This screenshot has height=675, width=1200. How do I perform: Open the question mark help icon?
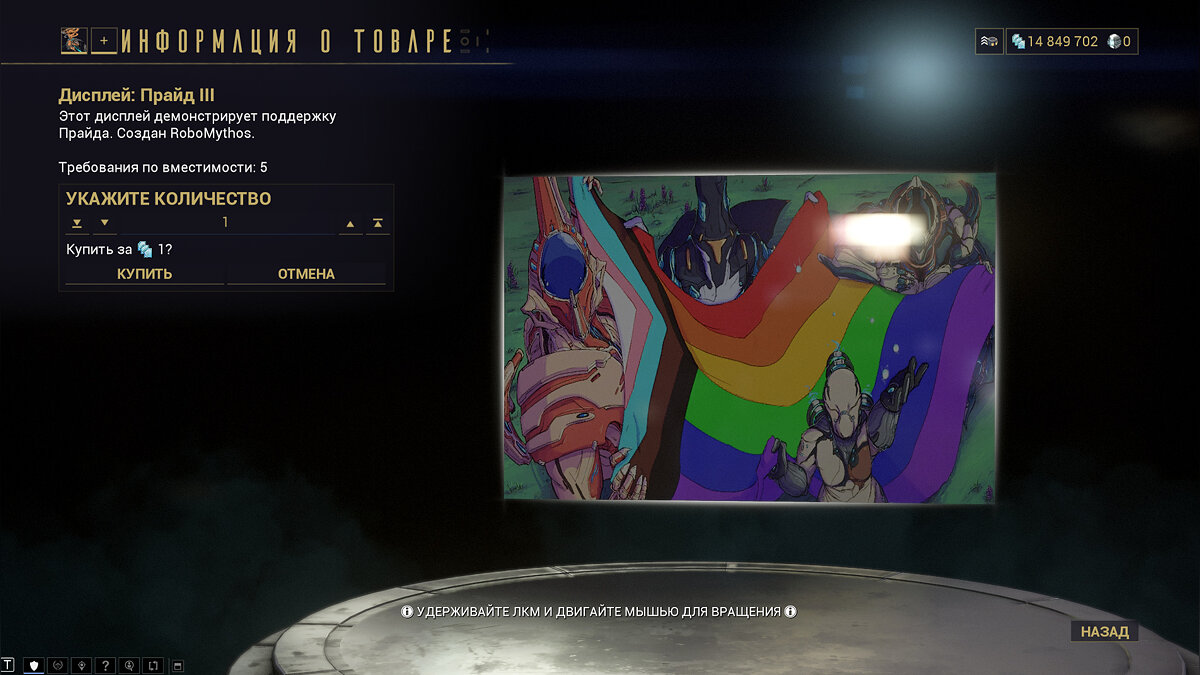click(105, 665)
